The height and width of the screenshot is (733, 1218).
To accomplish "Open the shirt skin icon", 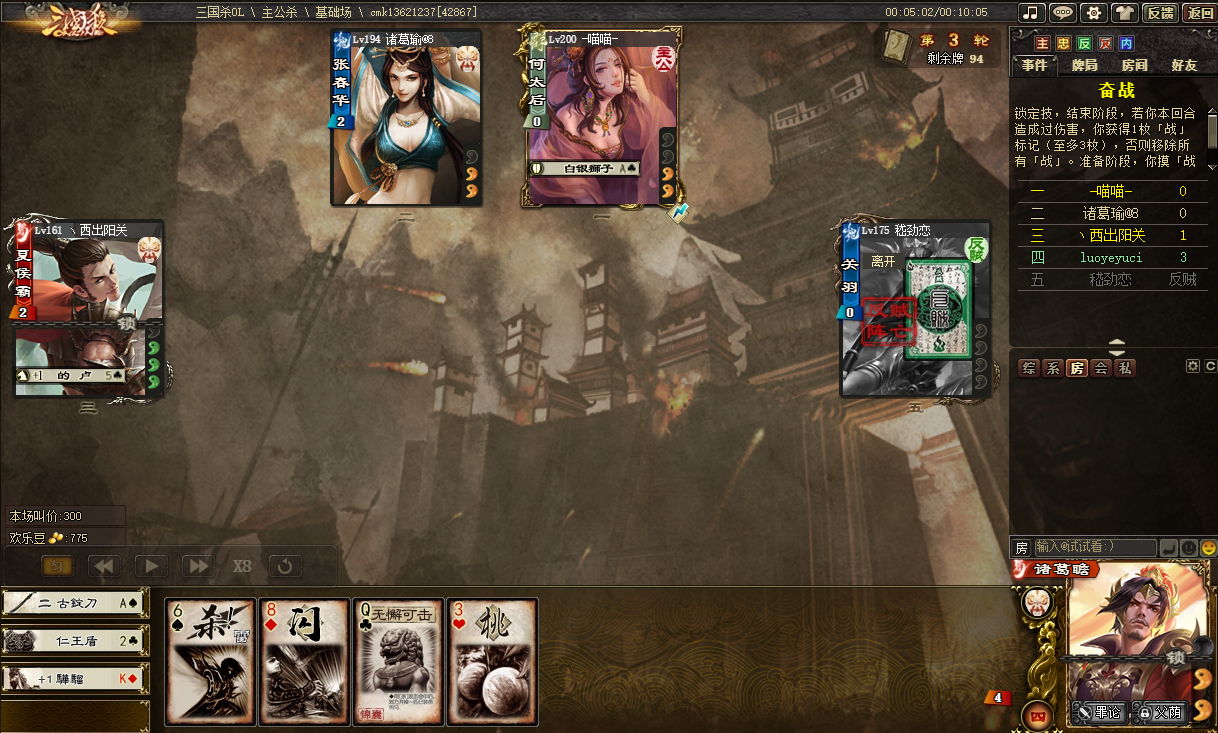I will [1127, 13].
